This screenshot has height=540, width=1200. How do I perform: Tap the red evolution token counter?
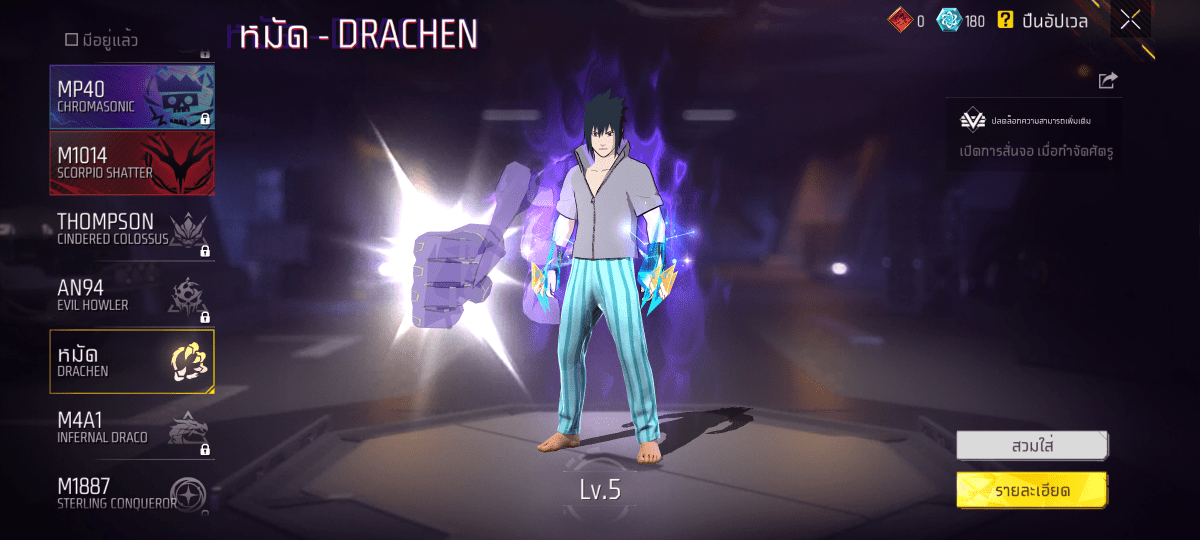pyautogui.click(x=905, y=20)
